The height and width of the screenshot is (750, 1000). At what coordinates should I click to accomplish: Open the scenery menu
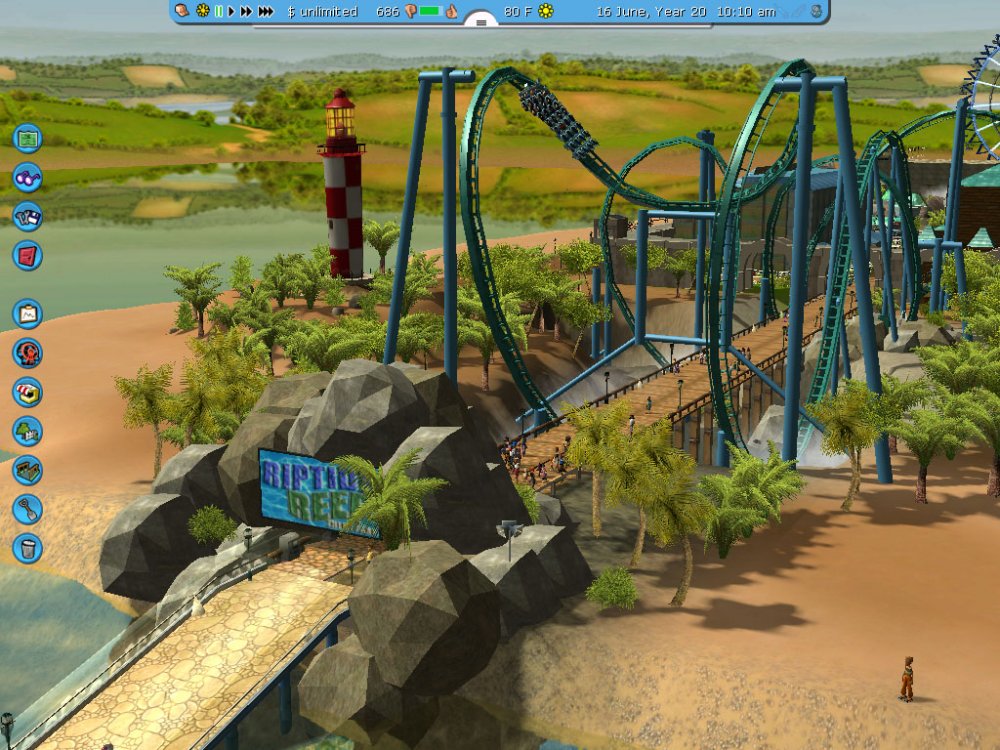27,431
